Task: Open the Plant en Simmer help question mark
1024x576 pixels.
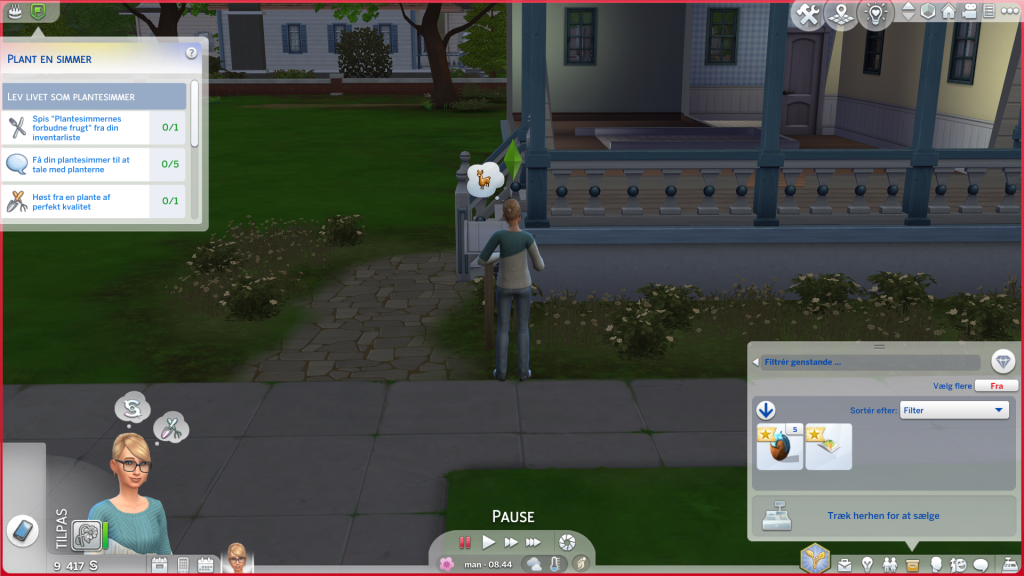Action: pyautogui.click(x=191, y=53)
